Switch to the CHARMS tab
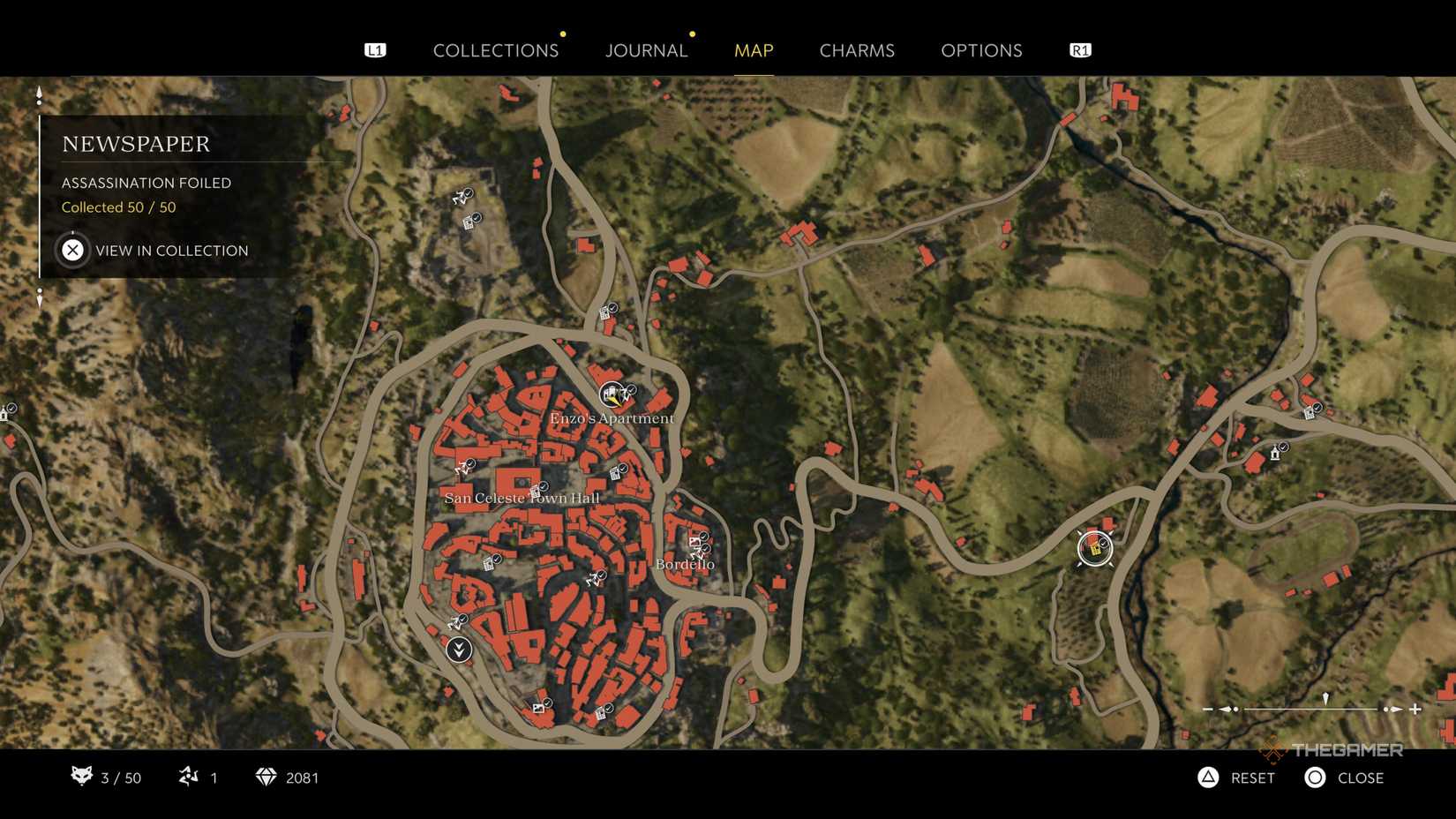This screenshot has width=1456, height=819. click(x=857, y=50)
